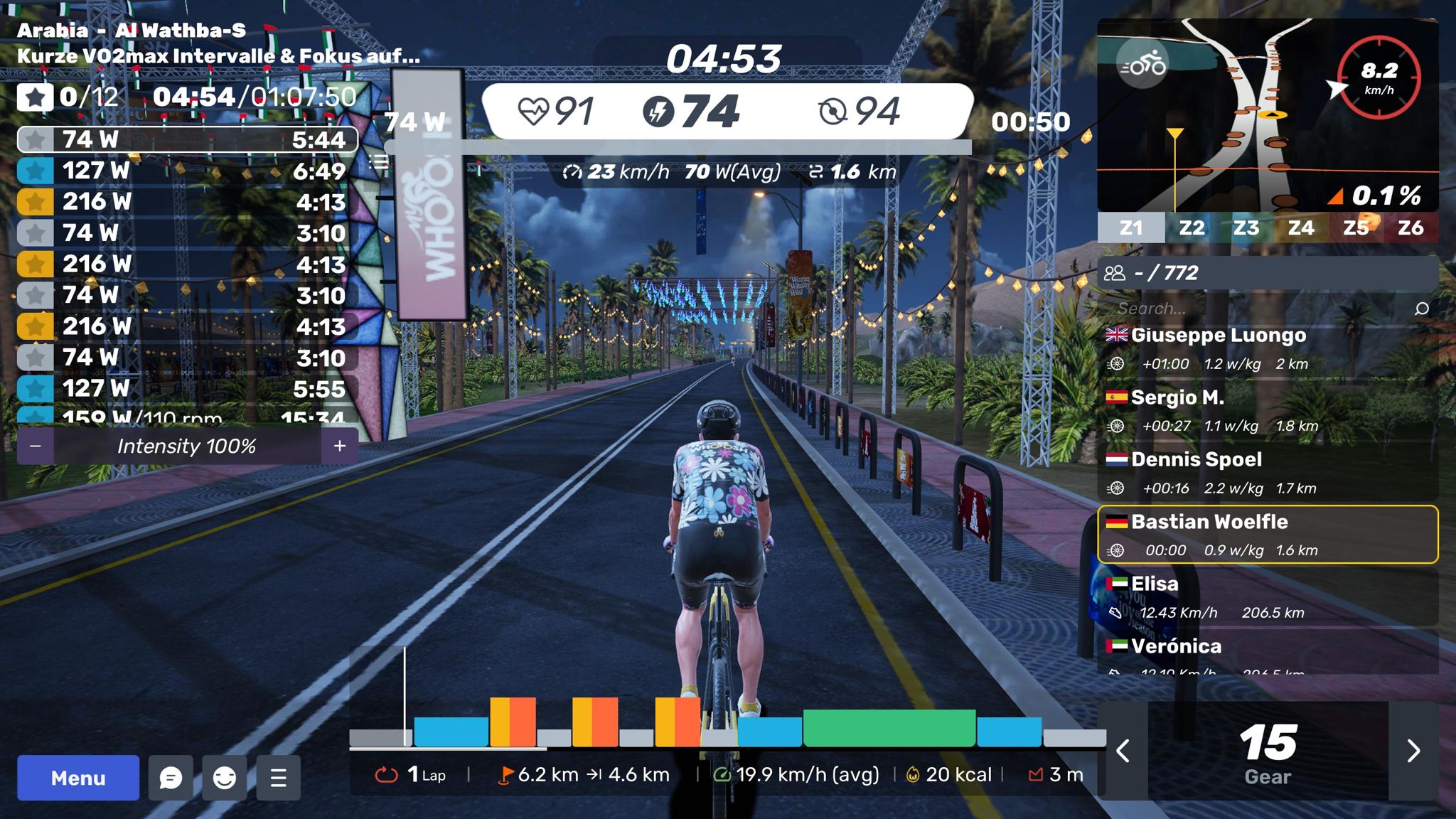Click the green block in workout graph

pos(889,728)
